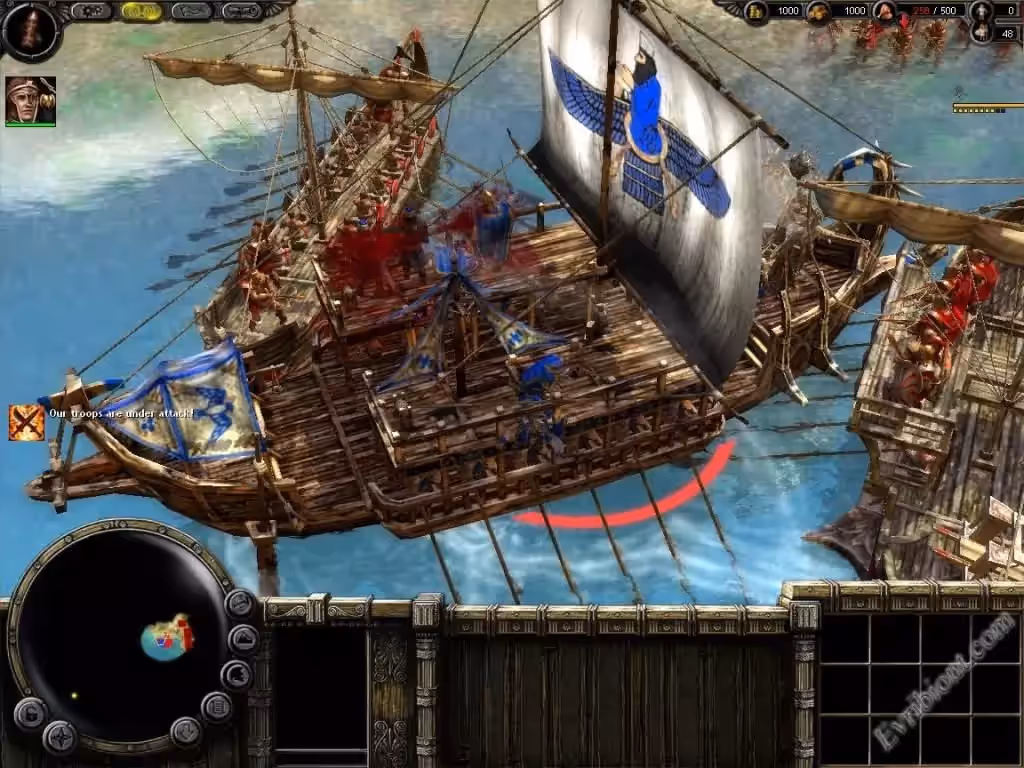Click the circular emblem in the top-left corner
1024x768 pixels.
click(x=29, y=29)
